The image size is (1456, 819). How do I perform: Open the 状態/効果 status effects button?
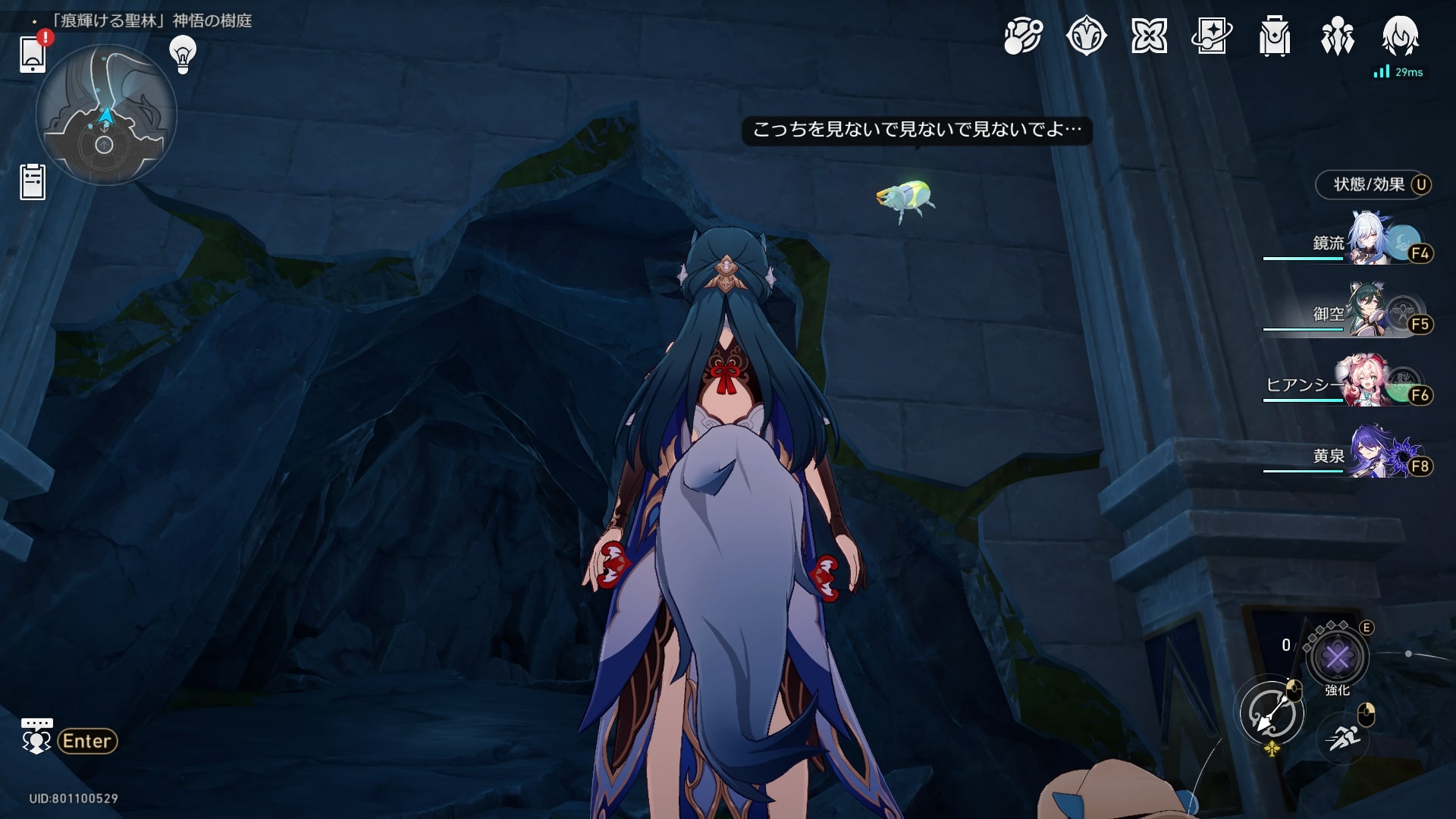(x=1373, y=184)
